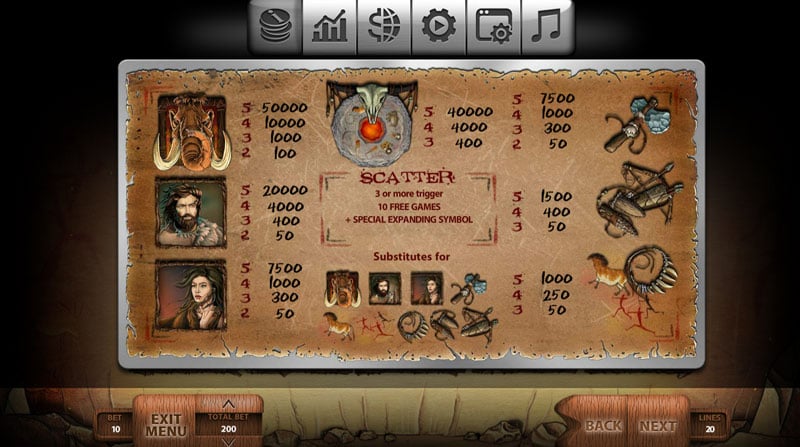Go Back to the previous paytable page

pyautogui.click(x=603, y=426)
